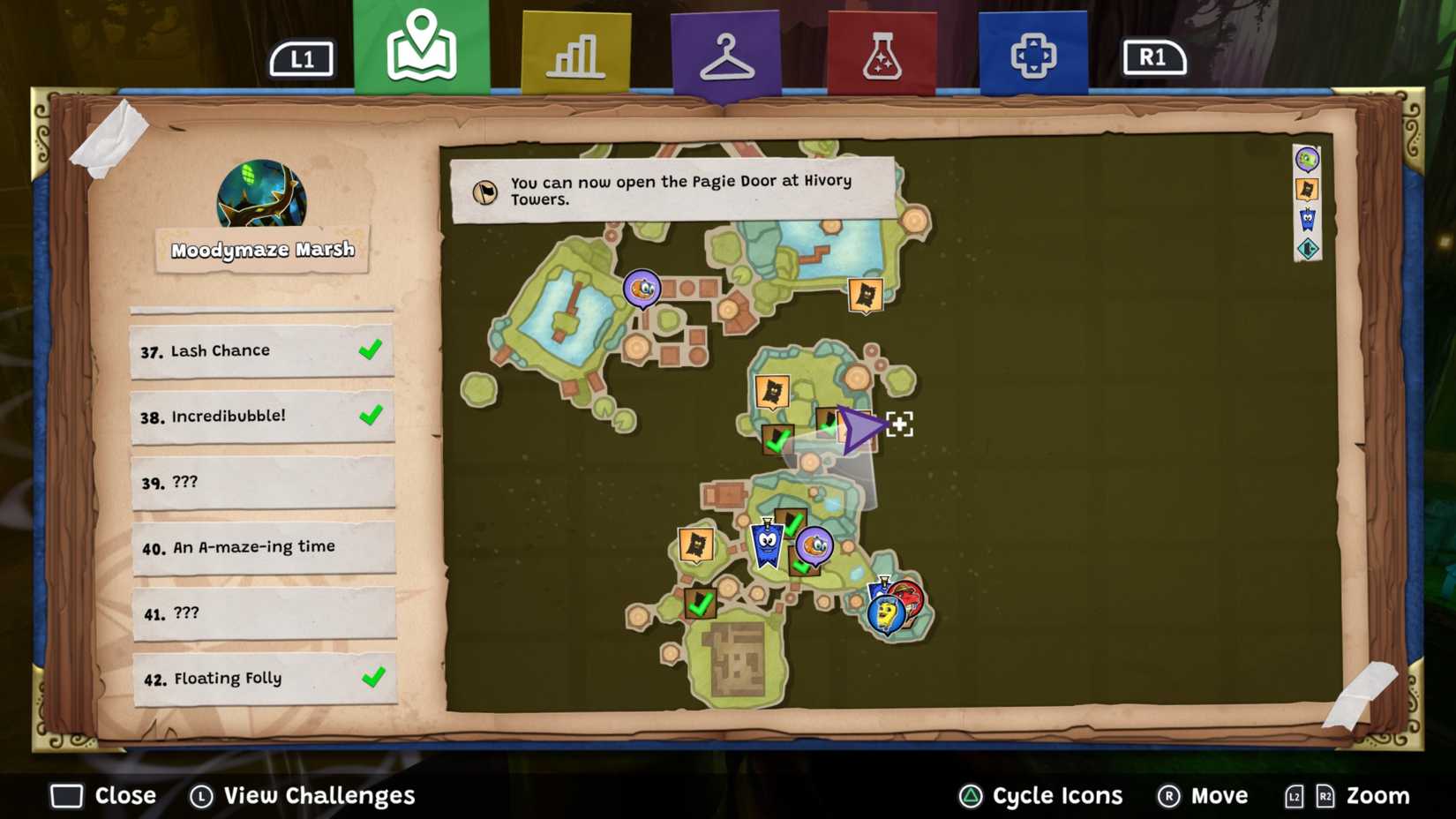The image size is (1456, 819).
Task: Select challenge 38 Incredibubble!
Action: click(x=261, y=417)
